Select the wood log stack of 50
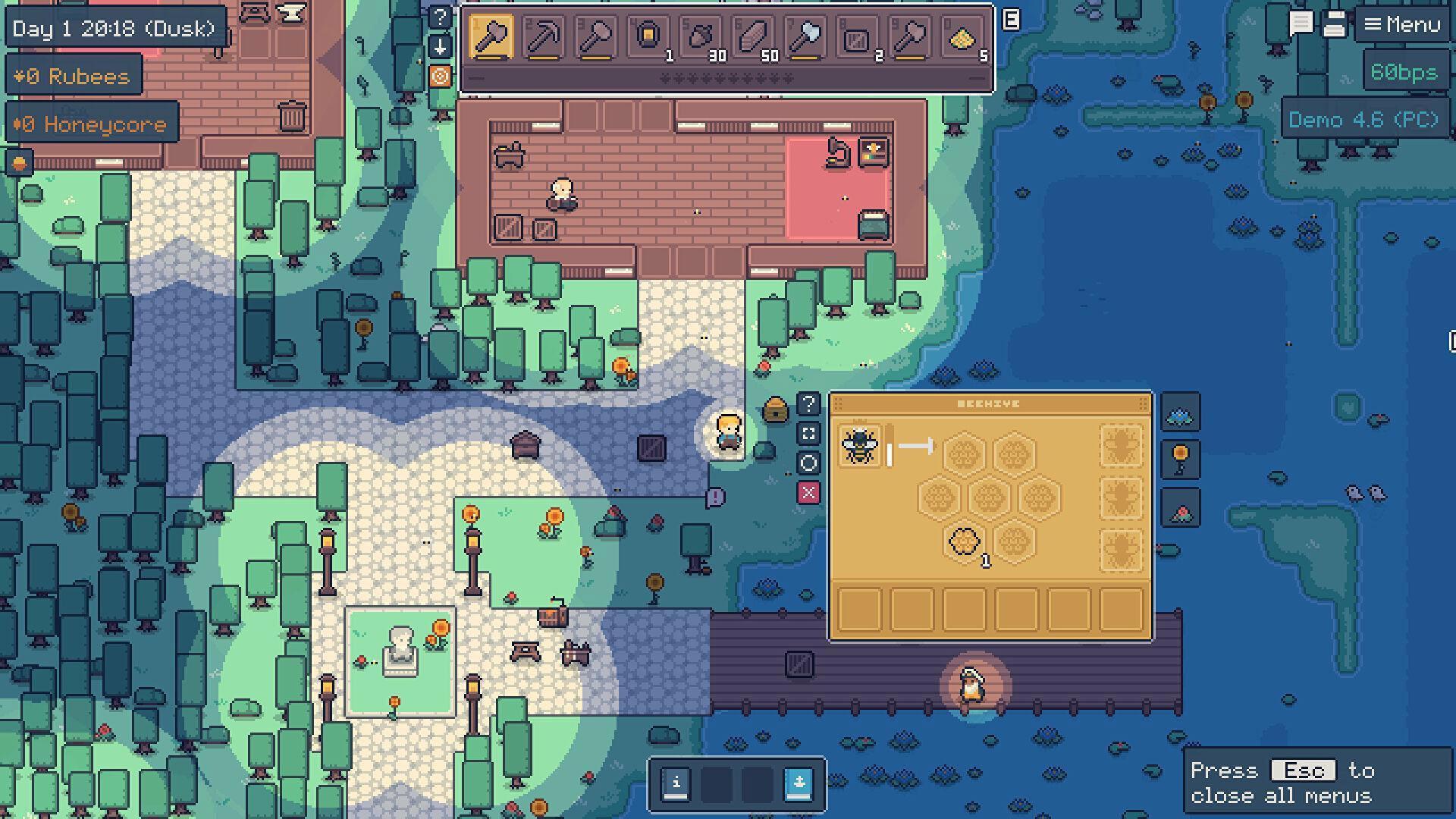This screenshot has height=819, width=1456. point(753,37)
